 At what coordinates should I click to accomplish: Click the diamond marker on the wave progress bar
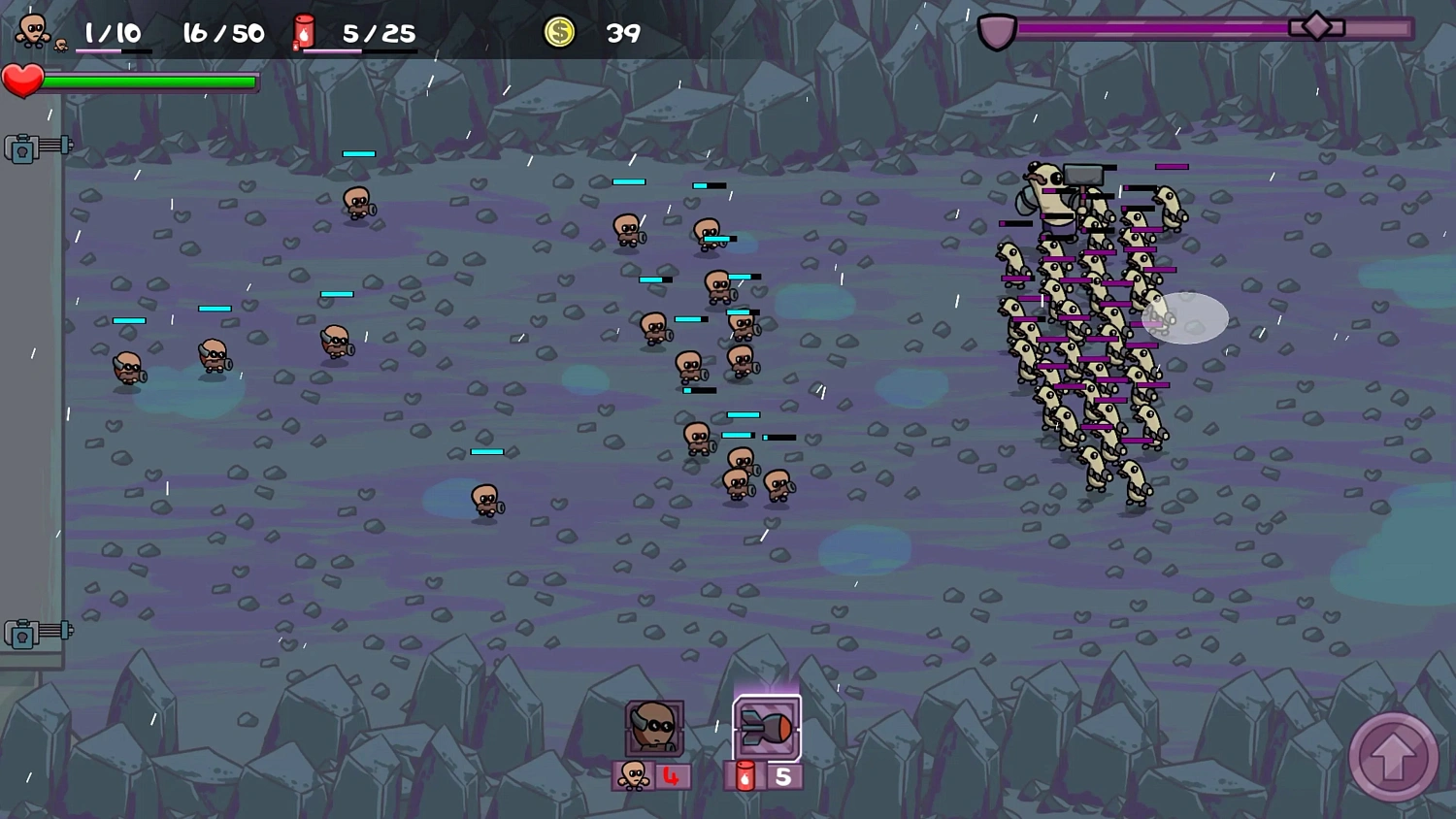1317,26
